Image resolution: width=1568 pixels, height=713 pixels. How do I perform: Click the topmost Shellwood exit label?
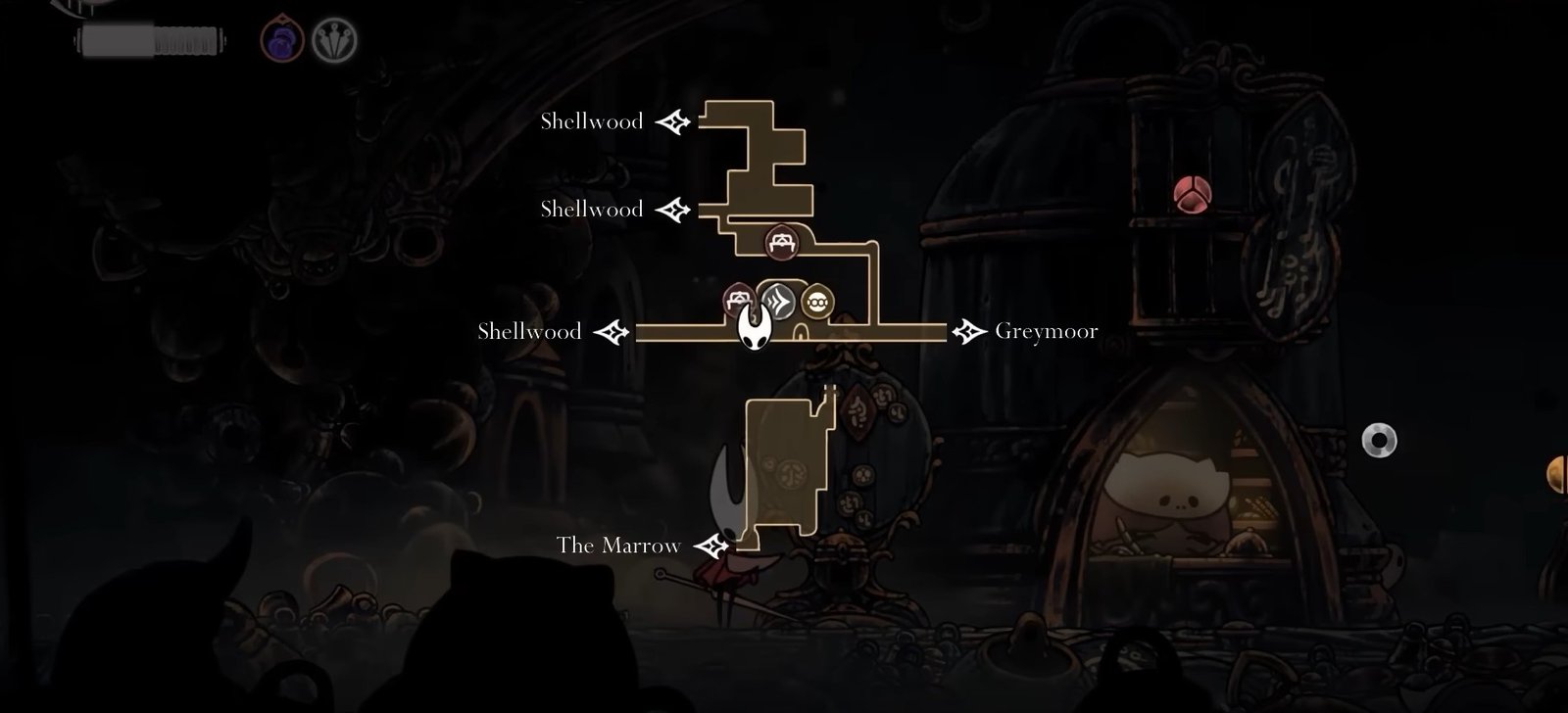592,121
